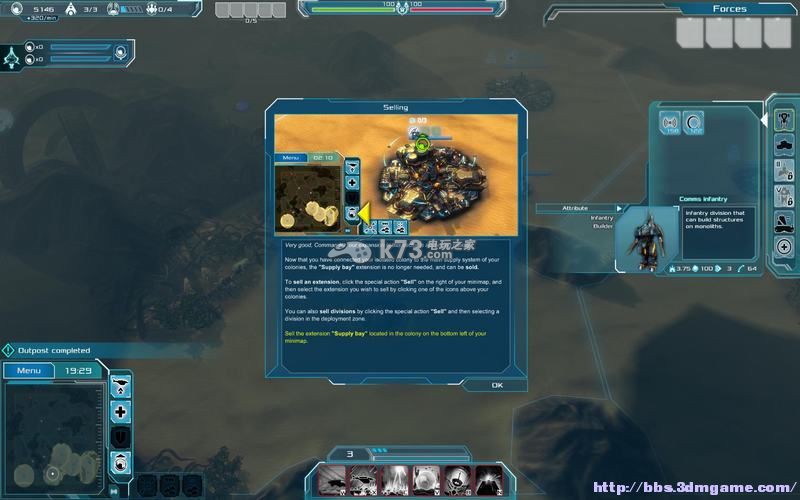Viewport: 800px width, 500px height.
Task: Select the comms infantry unit category icon
Action: click(784, 120)
